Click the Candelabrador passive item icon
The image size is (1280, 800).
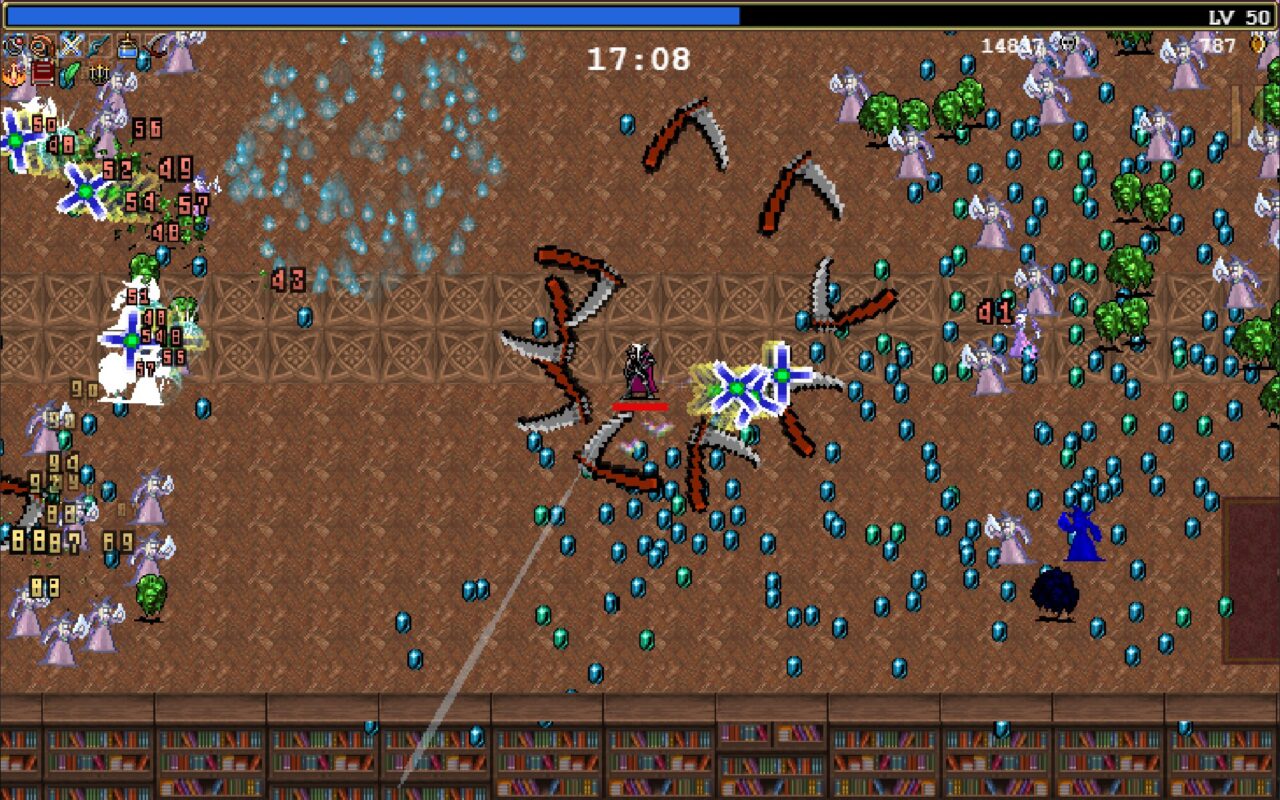pyautogui.click(x=100, y=73)
